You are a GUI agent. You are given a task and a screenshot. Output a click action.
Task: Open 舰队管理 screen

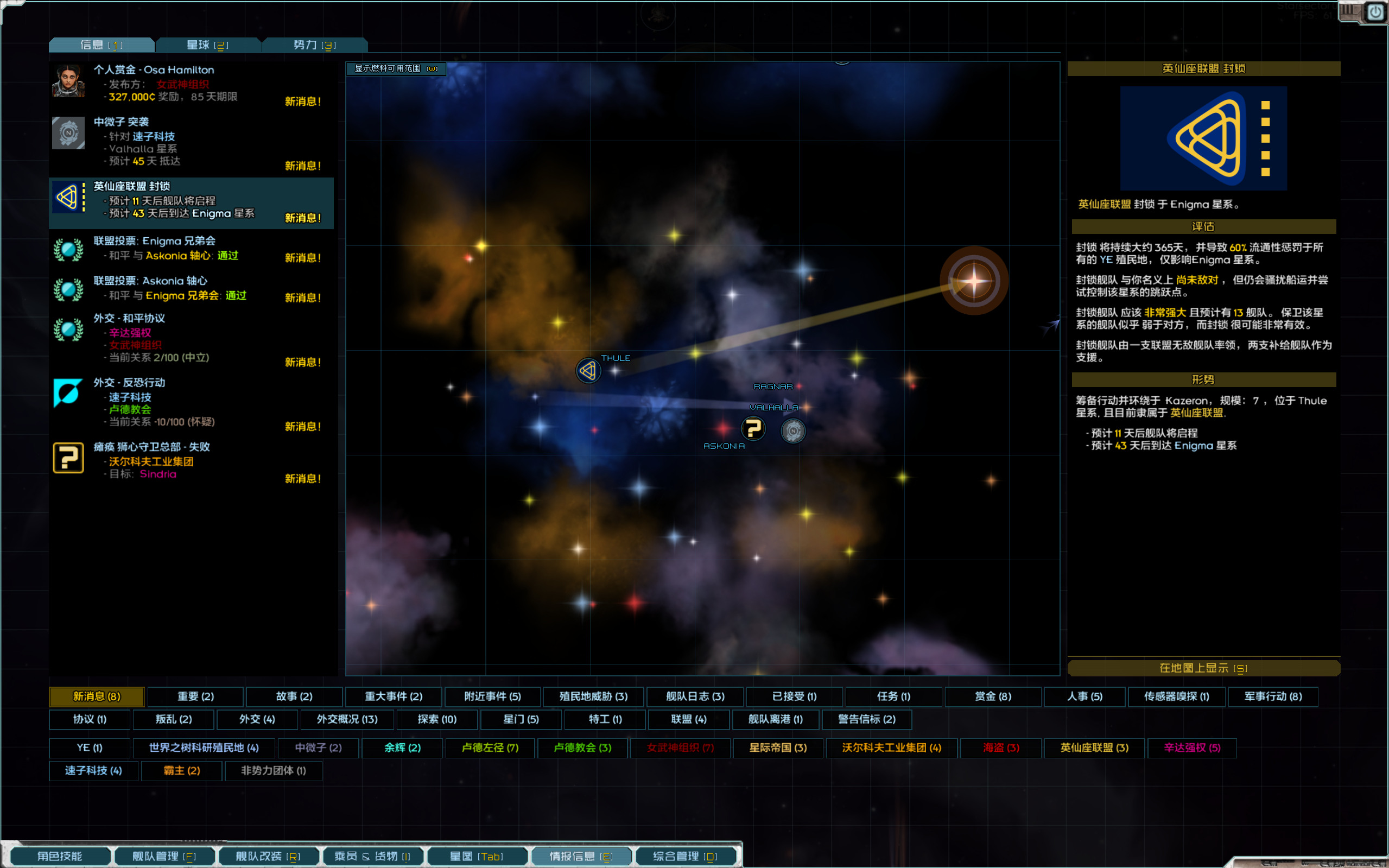point(164,856)
